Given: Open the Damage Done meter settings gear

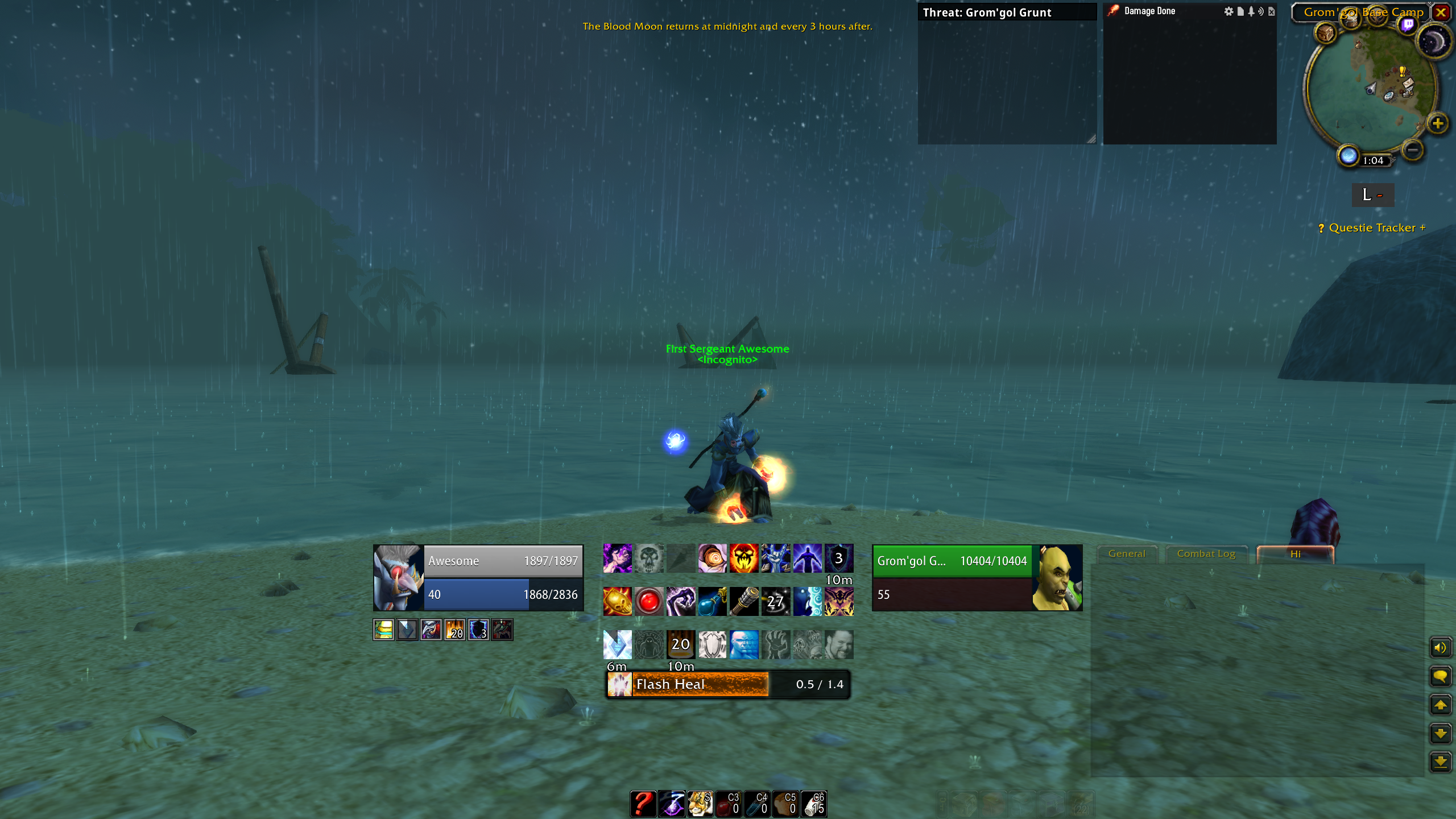Looking at the screenshot, I should 1229,11.
